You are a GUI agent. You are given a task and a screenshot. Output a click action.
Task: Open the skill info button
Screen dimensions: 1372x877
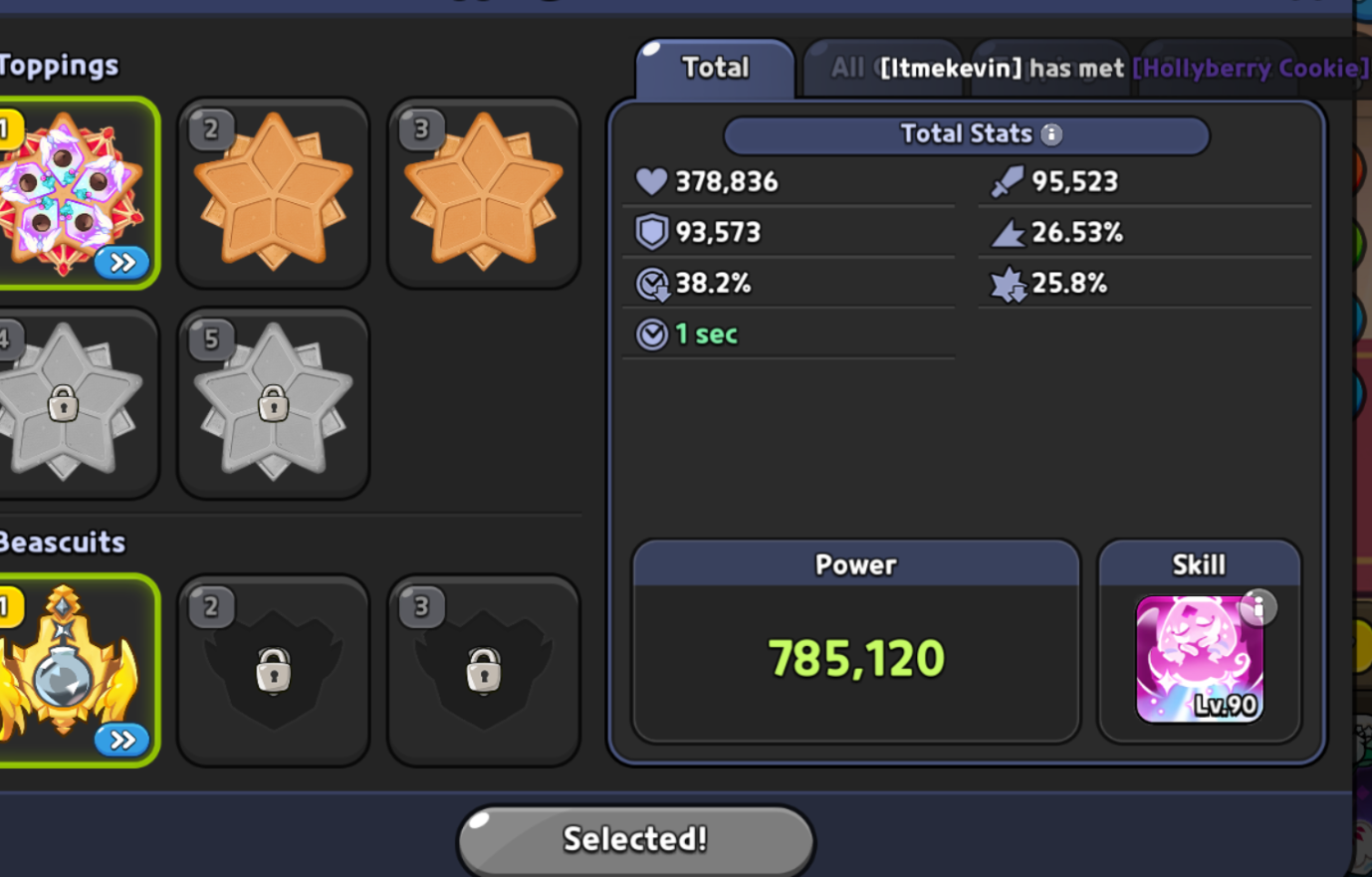pyautogui.click(x=1258, y=606)
